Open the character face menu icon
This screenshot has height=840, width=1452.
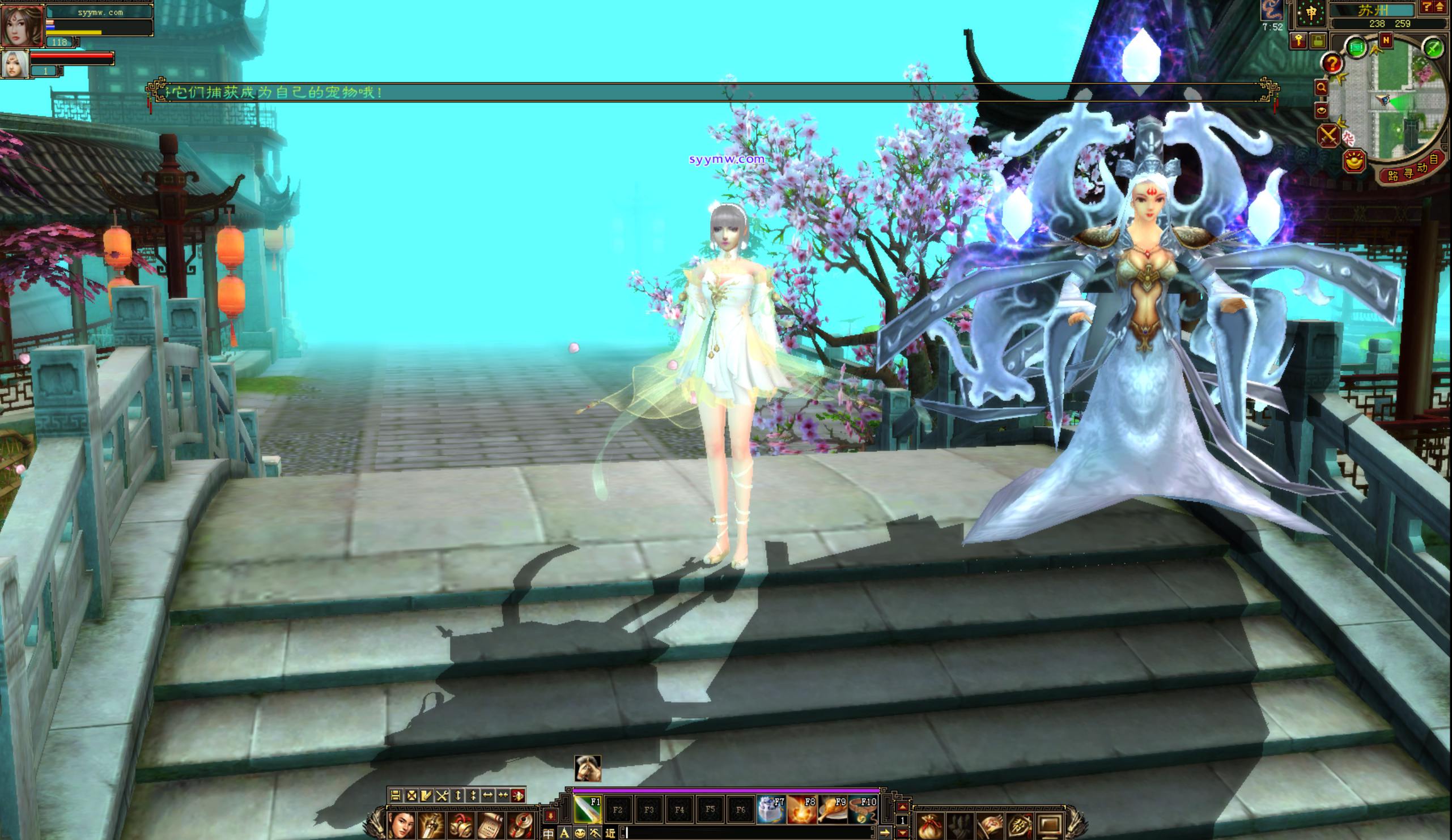401,826
